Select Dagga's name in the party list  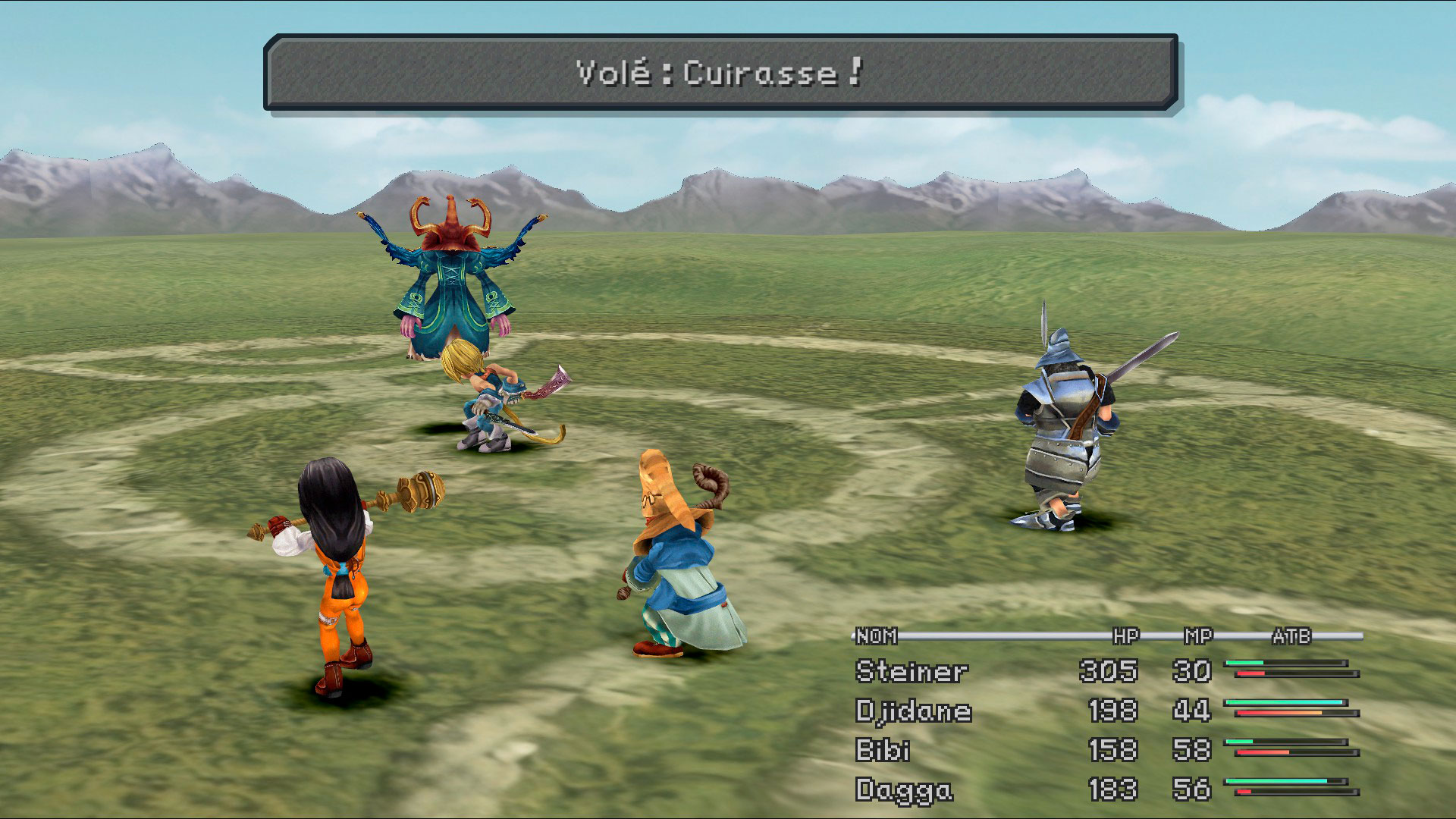tap(903, 790)
